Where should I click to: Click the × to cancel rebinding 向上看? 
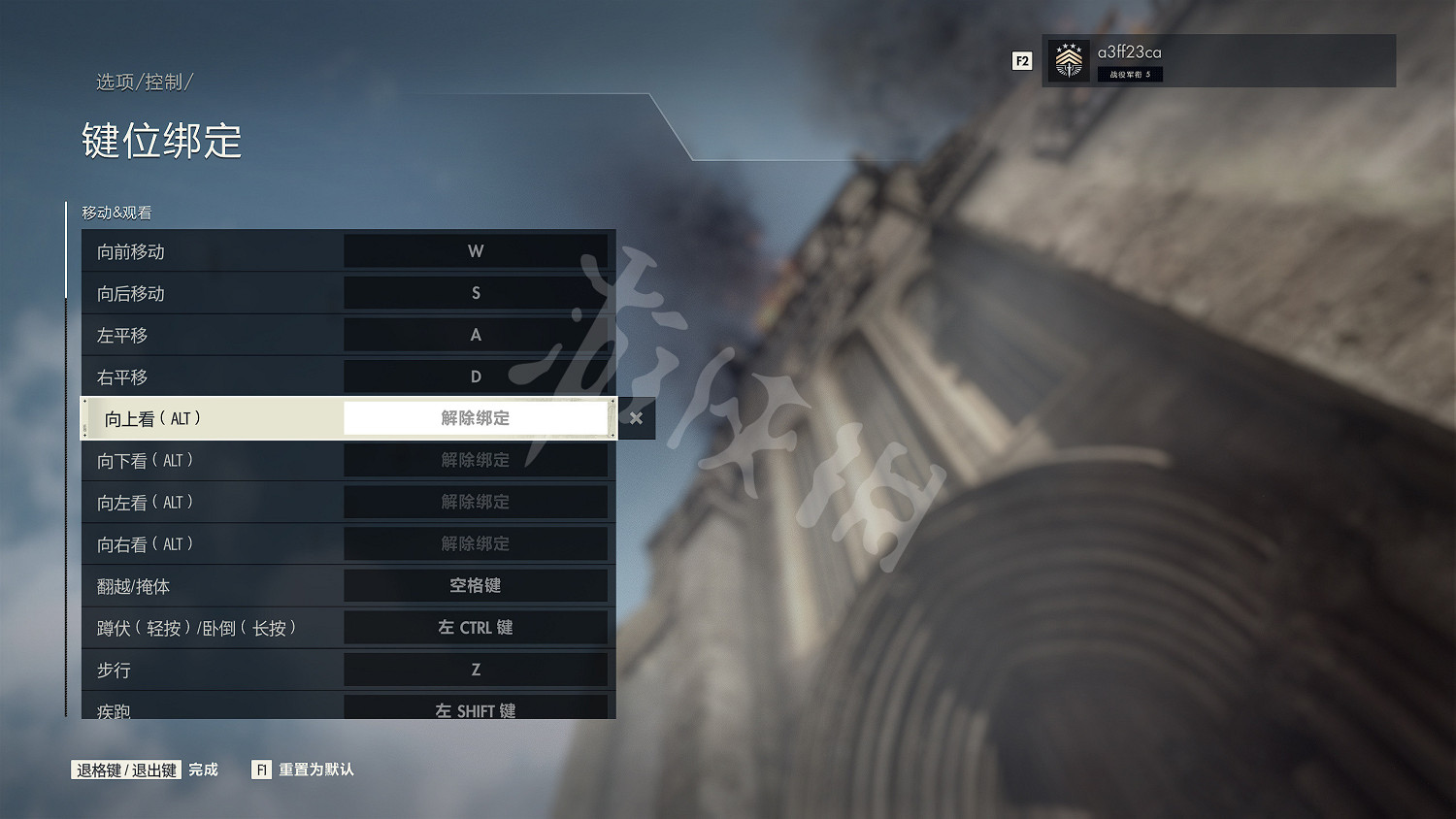pyautogui.click(x=636, y=418)
